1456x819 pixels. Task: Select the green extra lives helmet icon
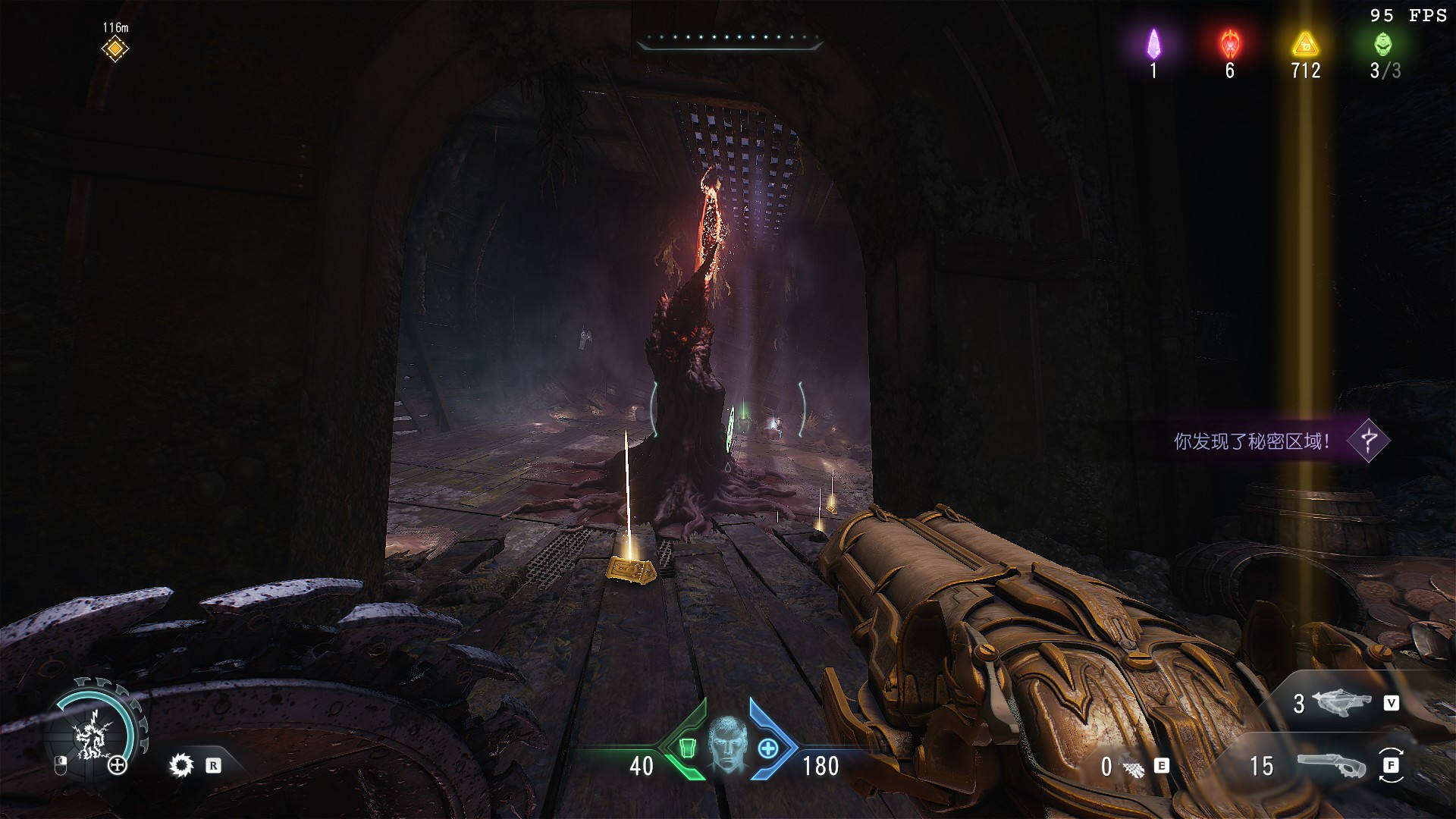pyautogui.click(x=1383, y=44)
